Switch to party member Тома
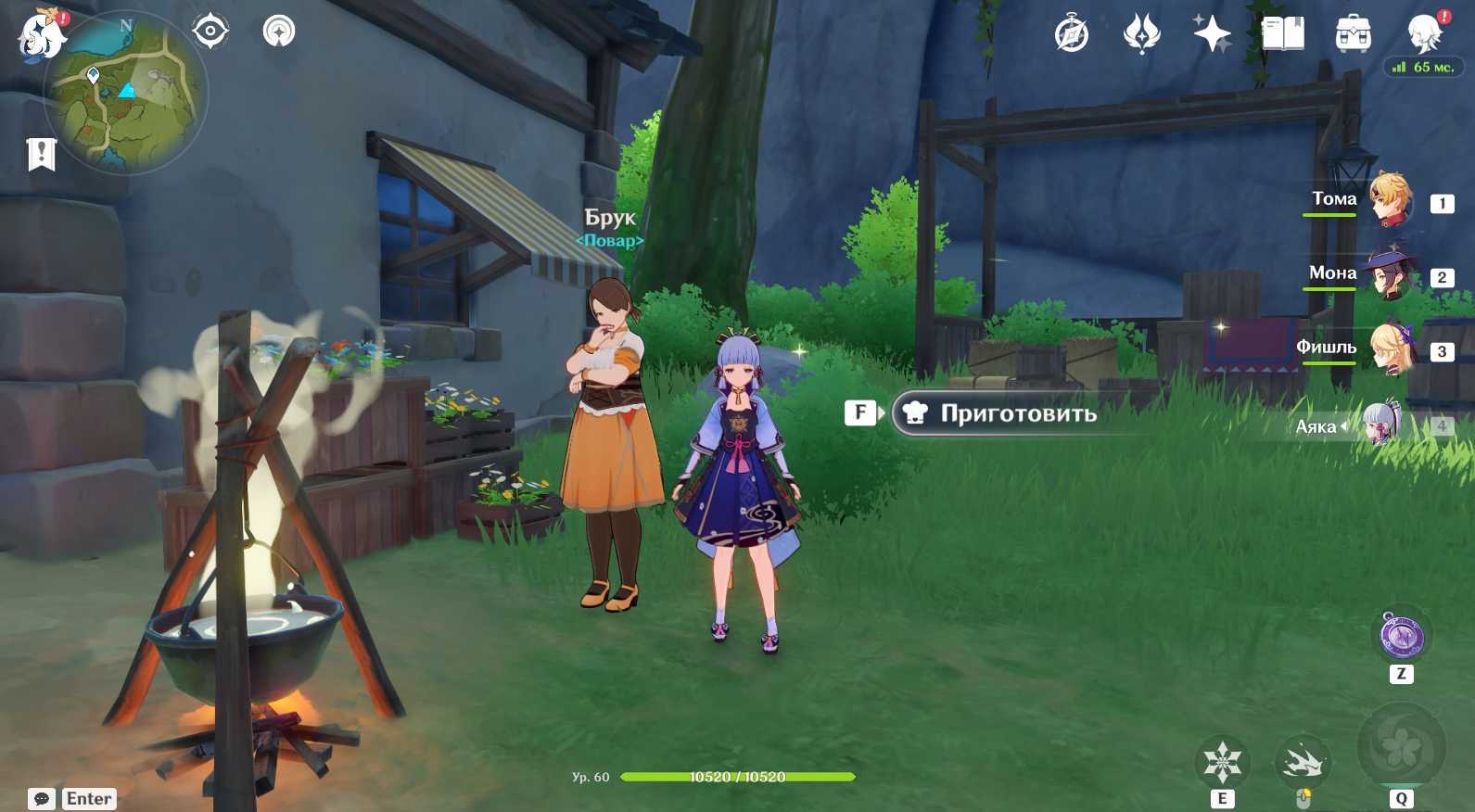 [1391, 199]
